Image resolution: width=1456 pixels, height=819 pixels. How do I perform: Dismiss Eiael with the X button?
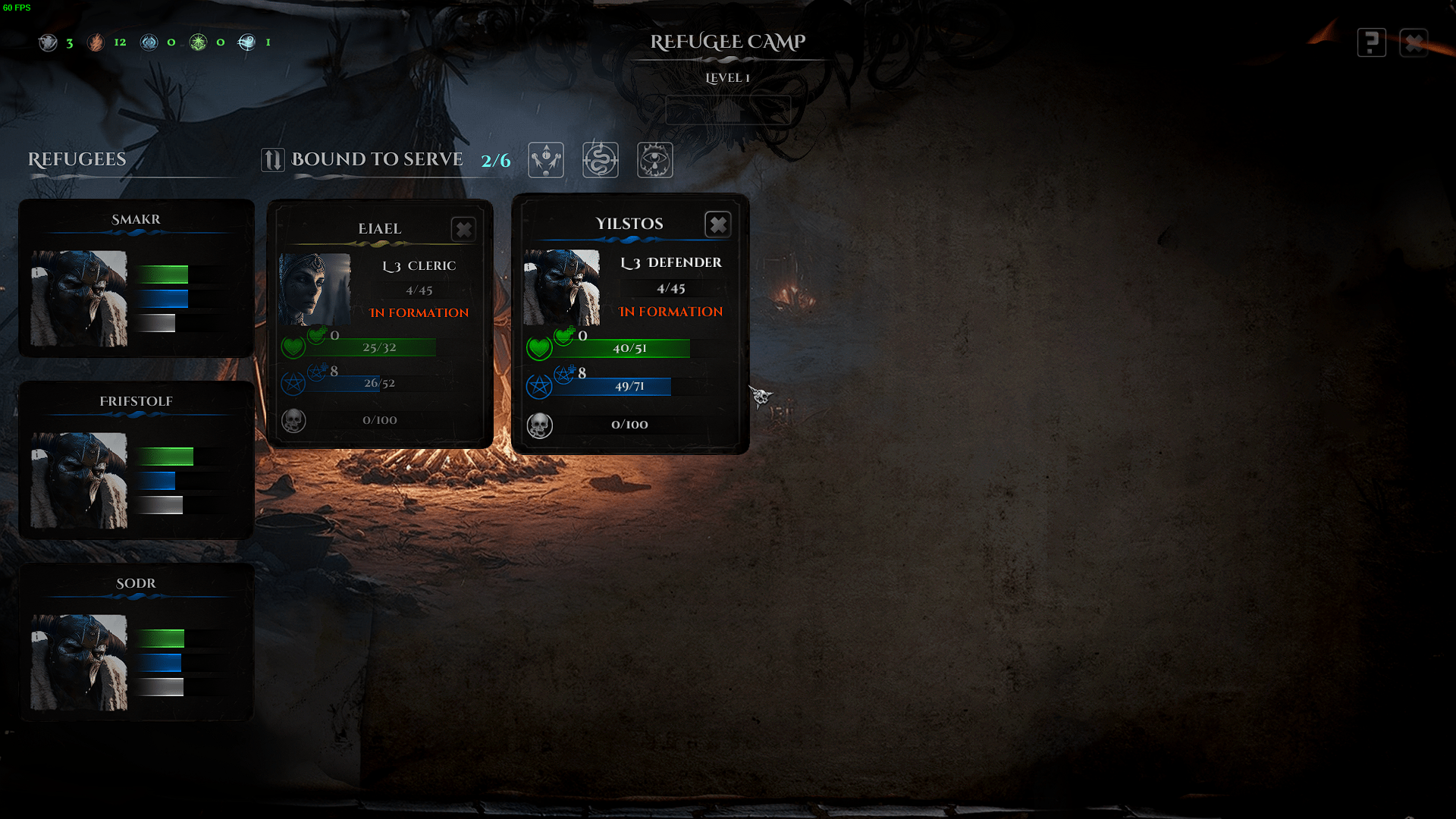coord(463,229)
